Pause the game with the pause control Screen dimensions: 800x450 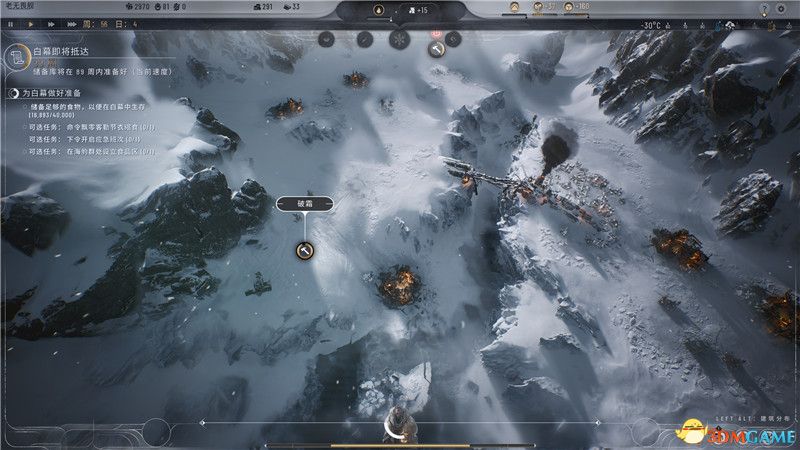(x=10, y=23)
